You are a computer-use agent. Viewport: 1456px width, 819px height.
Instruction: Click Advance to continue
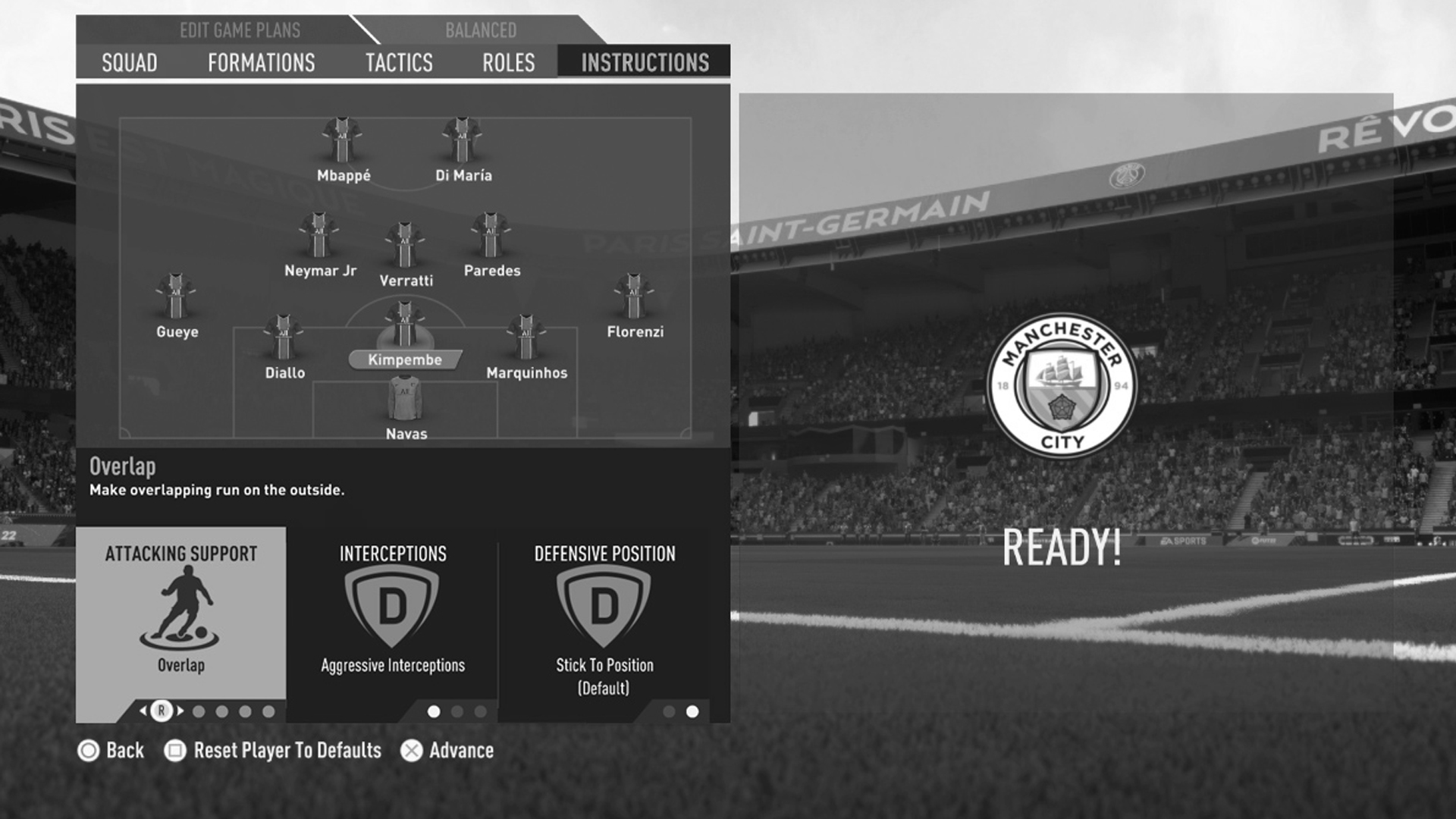coord(460,751)
